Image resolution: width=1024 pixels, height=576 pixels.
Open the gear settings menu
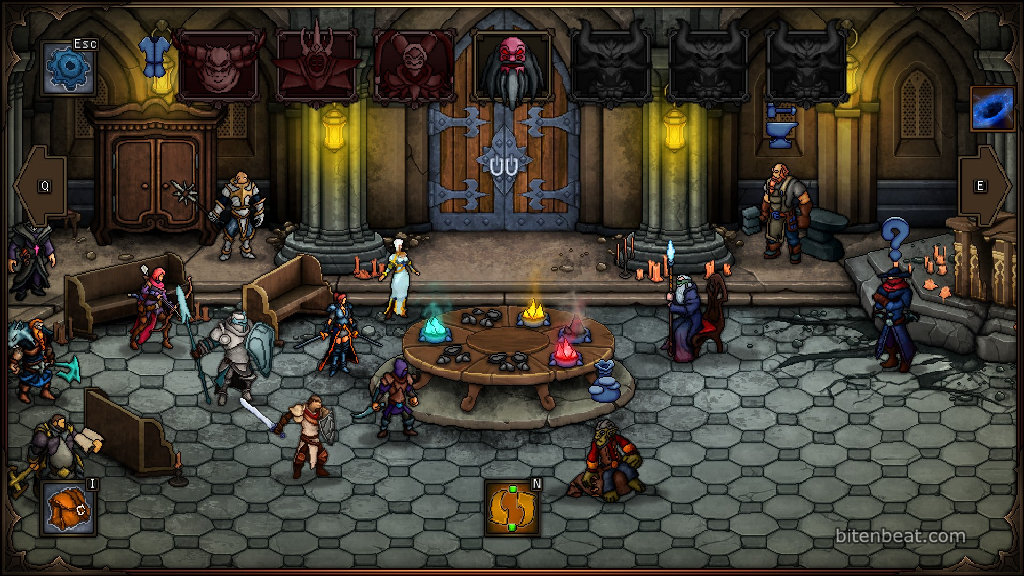click(68, 68)
